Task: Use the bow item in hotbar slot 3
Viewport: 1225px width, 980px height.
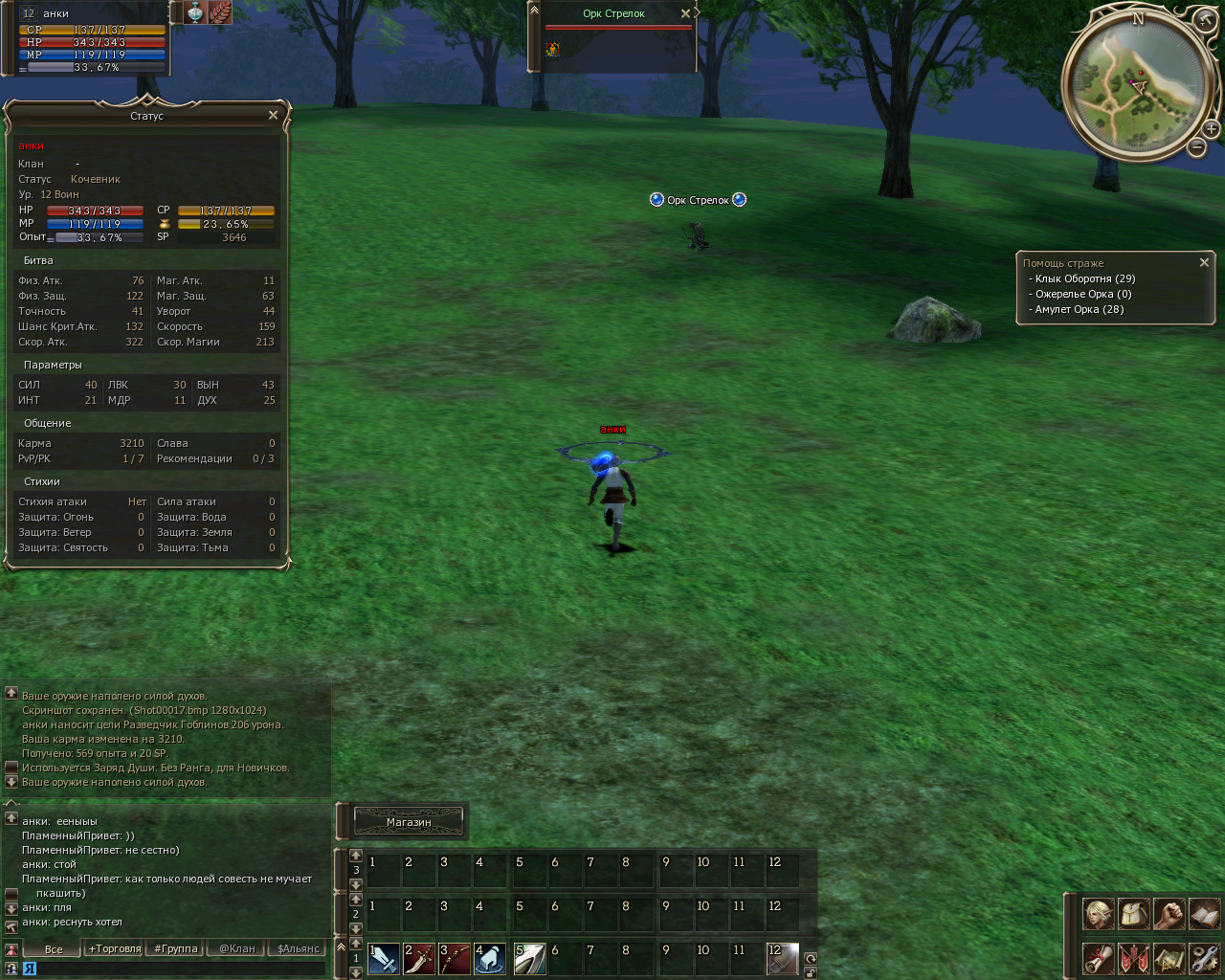Action: pos(455,958)
